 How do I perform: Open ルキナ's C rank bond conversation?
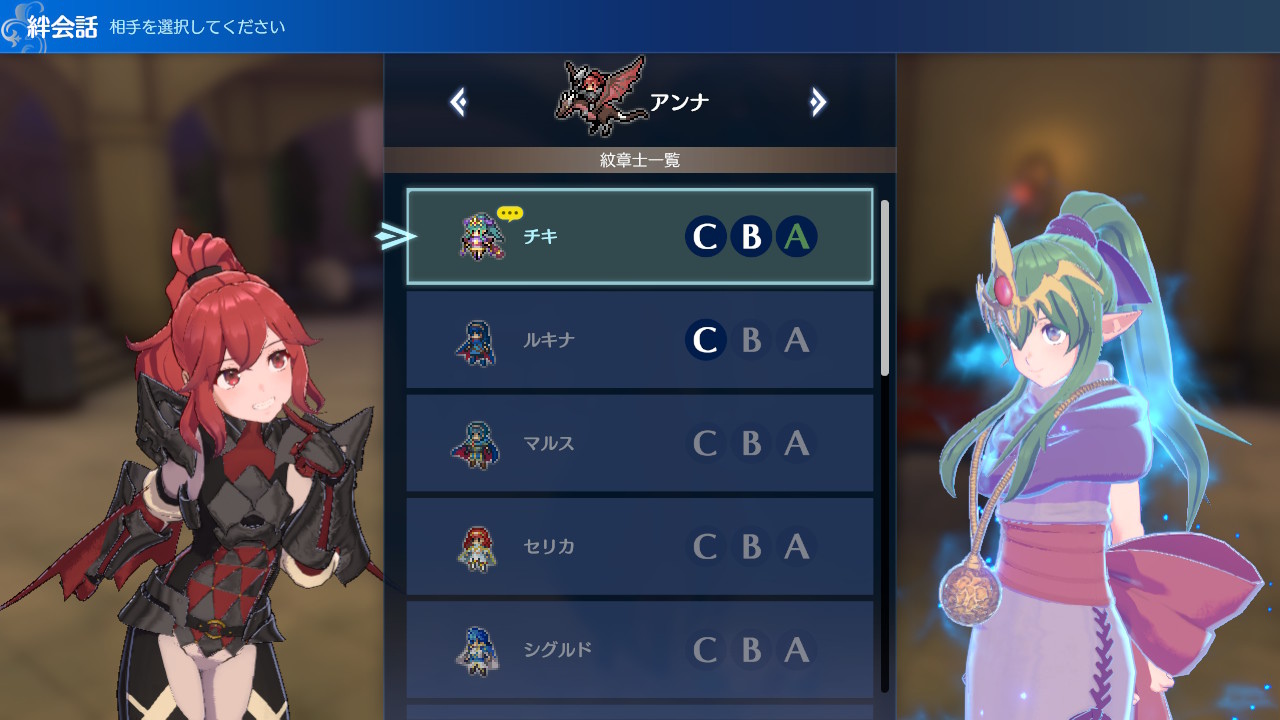coord(705,340)
